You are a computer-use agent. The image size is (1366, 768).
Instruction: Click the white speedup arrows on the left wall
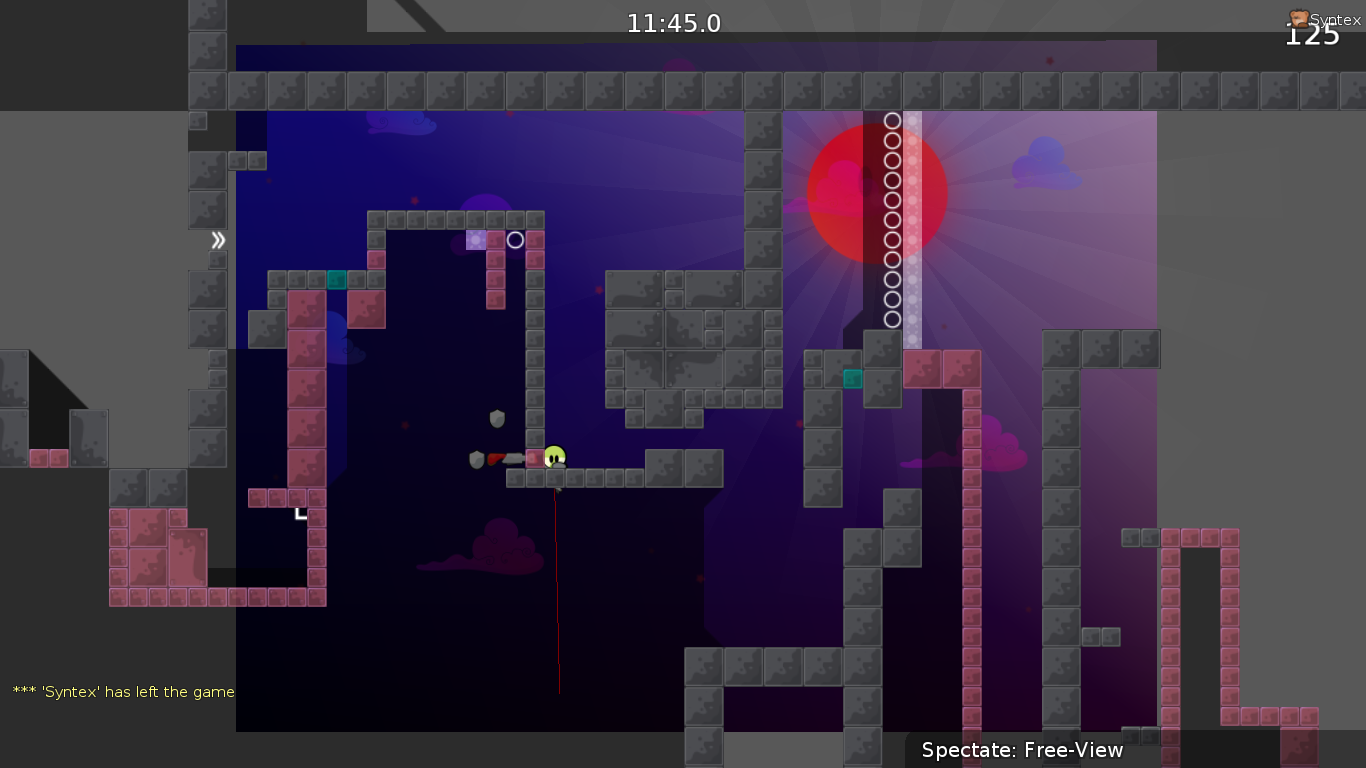click(x=216, y=240)
